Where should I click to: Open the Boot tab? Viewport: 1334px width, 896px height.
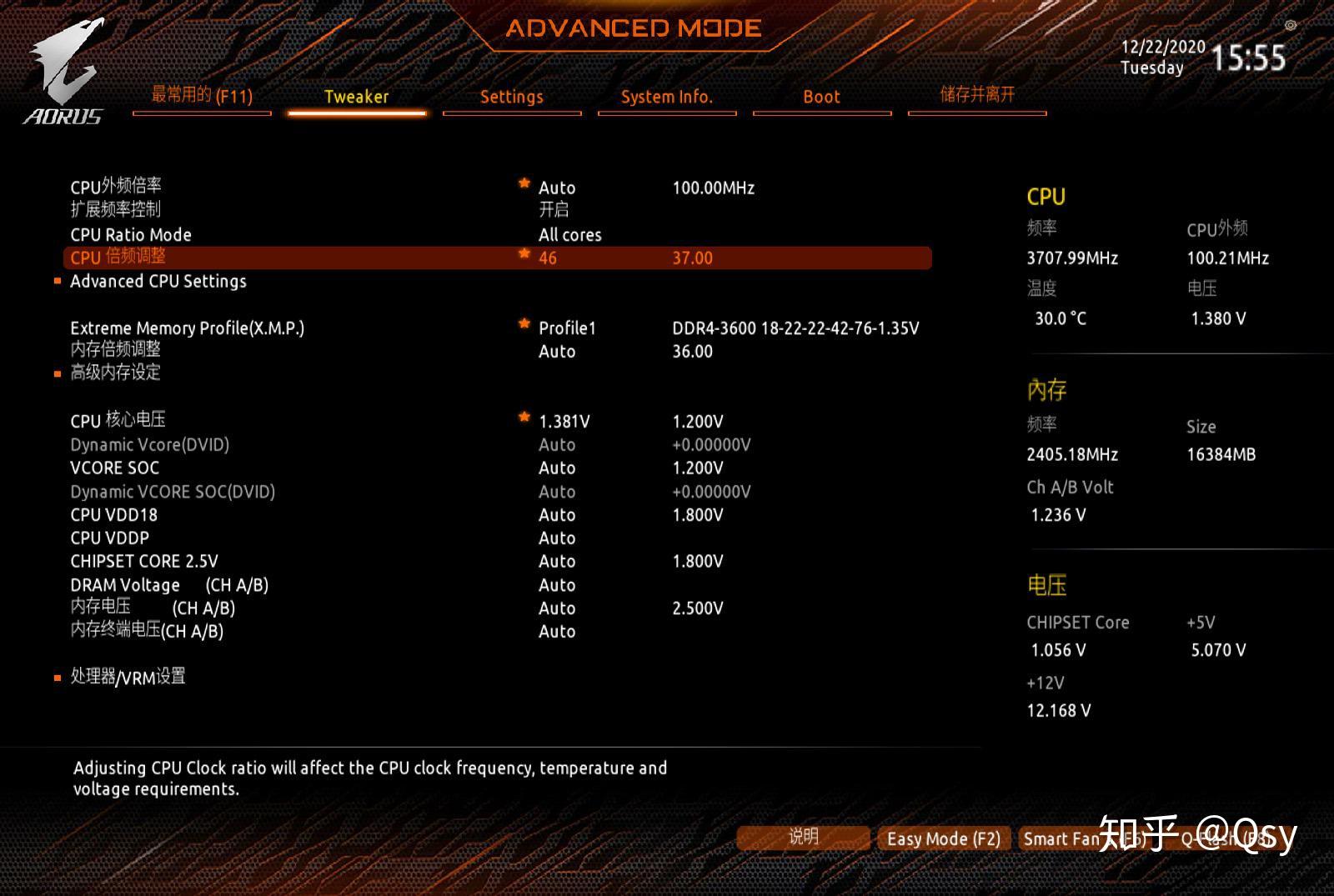821,97
